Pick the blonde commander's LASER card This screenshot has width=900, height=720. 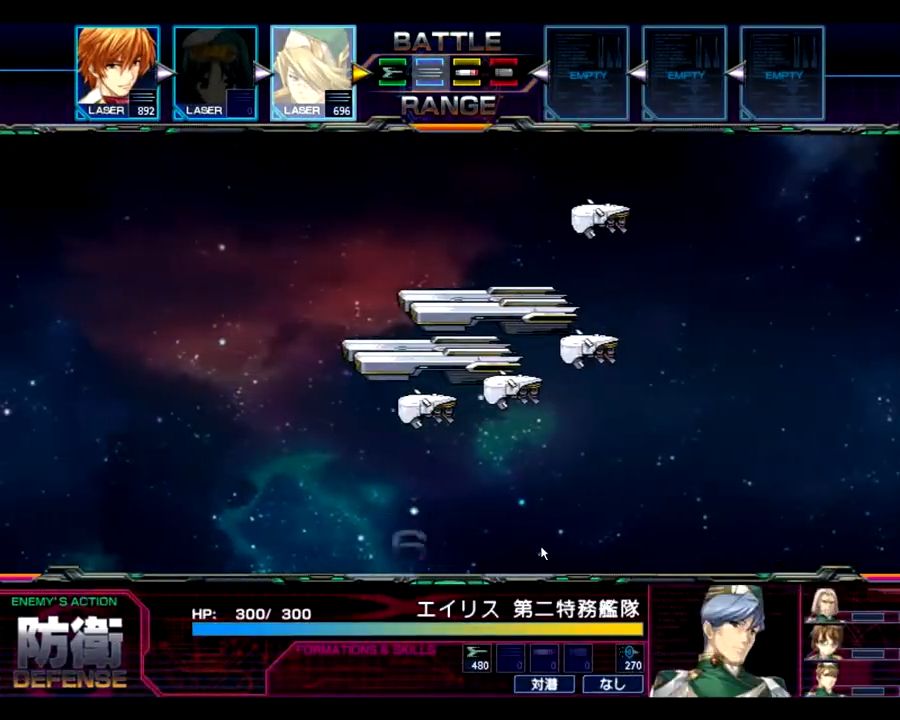click(313, 72)
